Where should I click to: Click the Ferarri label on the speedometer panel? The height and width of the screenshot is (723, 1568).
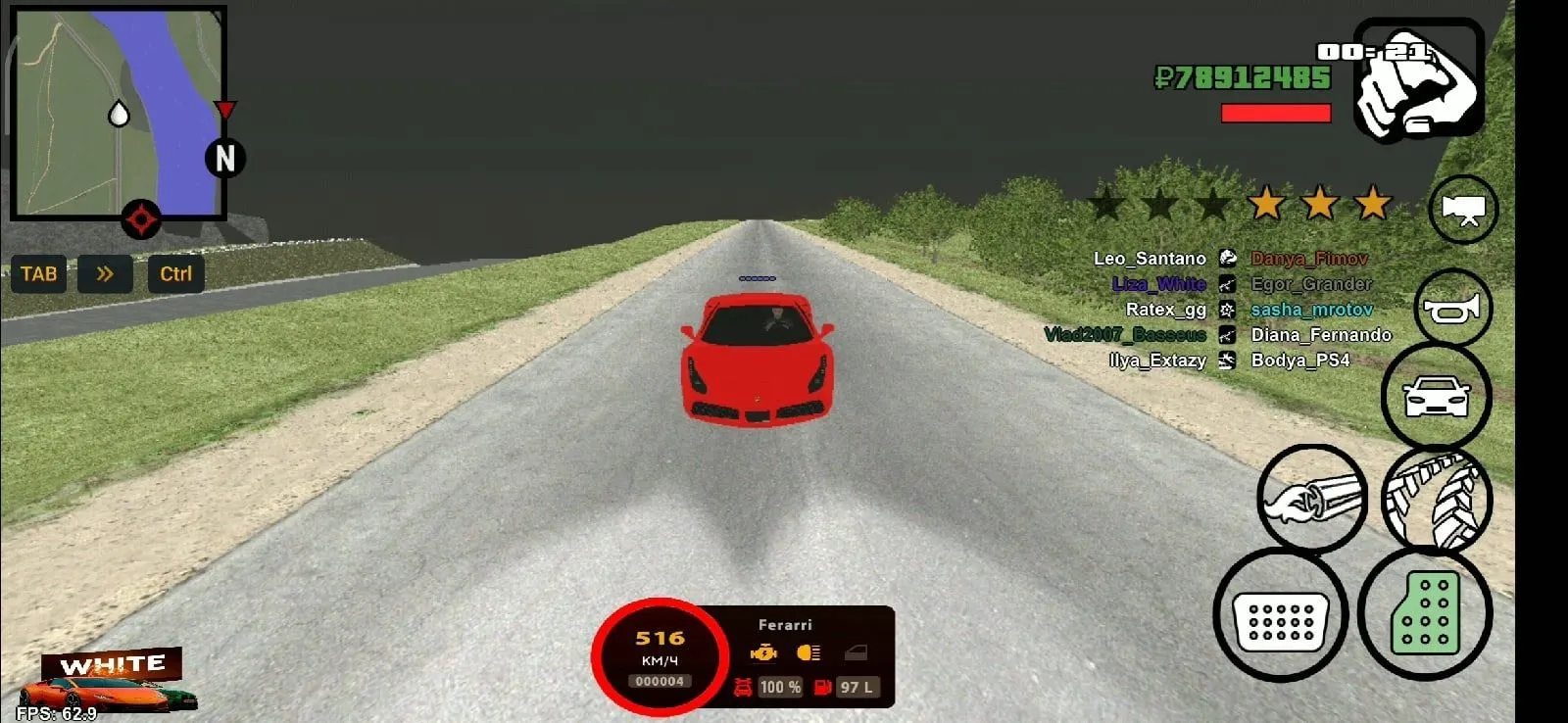click(x=784, y=624)
